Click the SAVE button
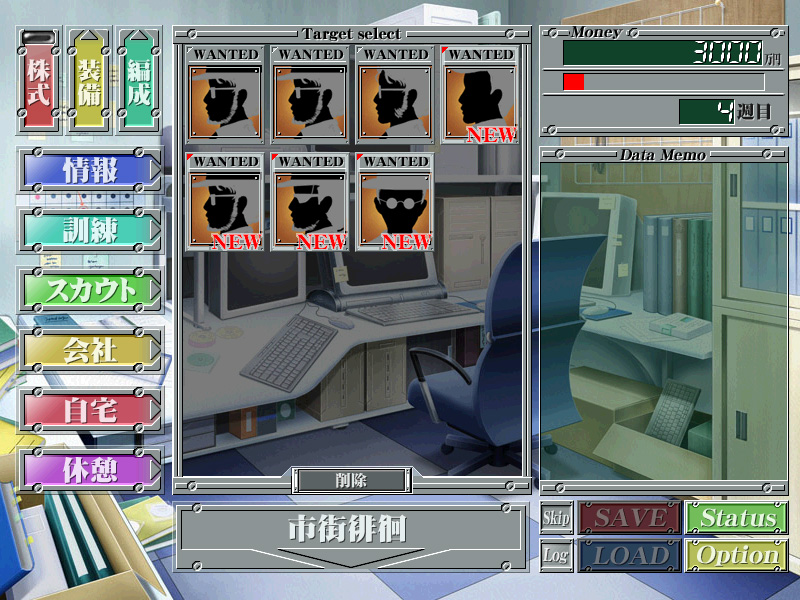 (x=630, y=518)
